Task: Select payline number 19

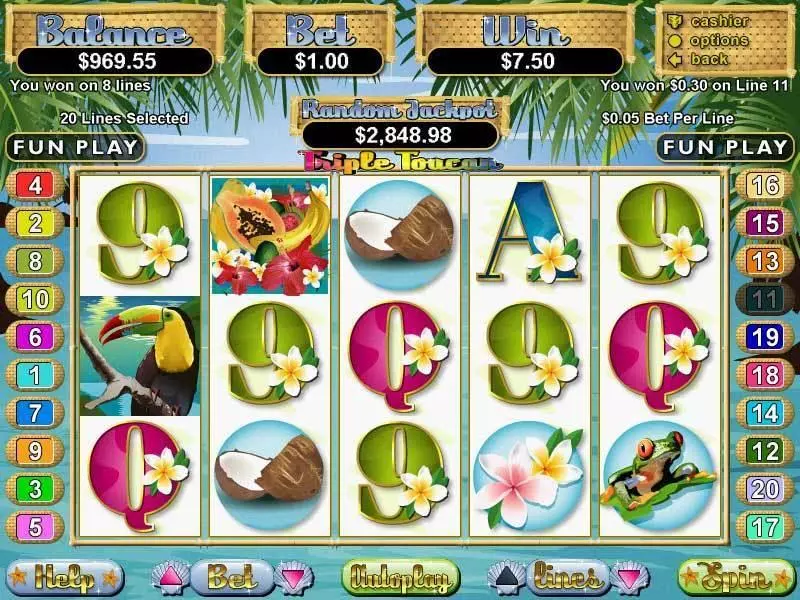Action: (x=765, y=337)
